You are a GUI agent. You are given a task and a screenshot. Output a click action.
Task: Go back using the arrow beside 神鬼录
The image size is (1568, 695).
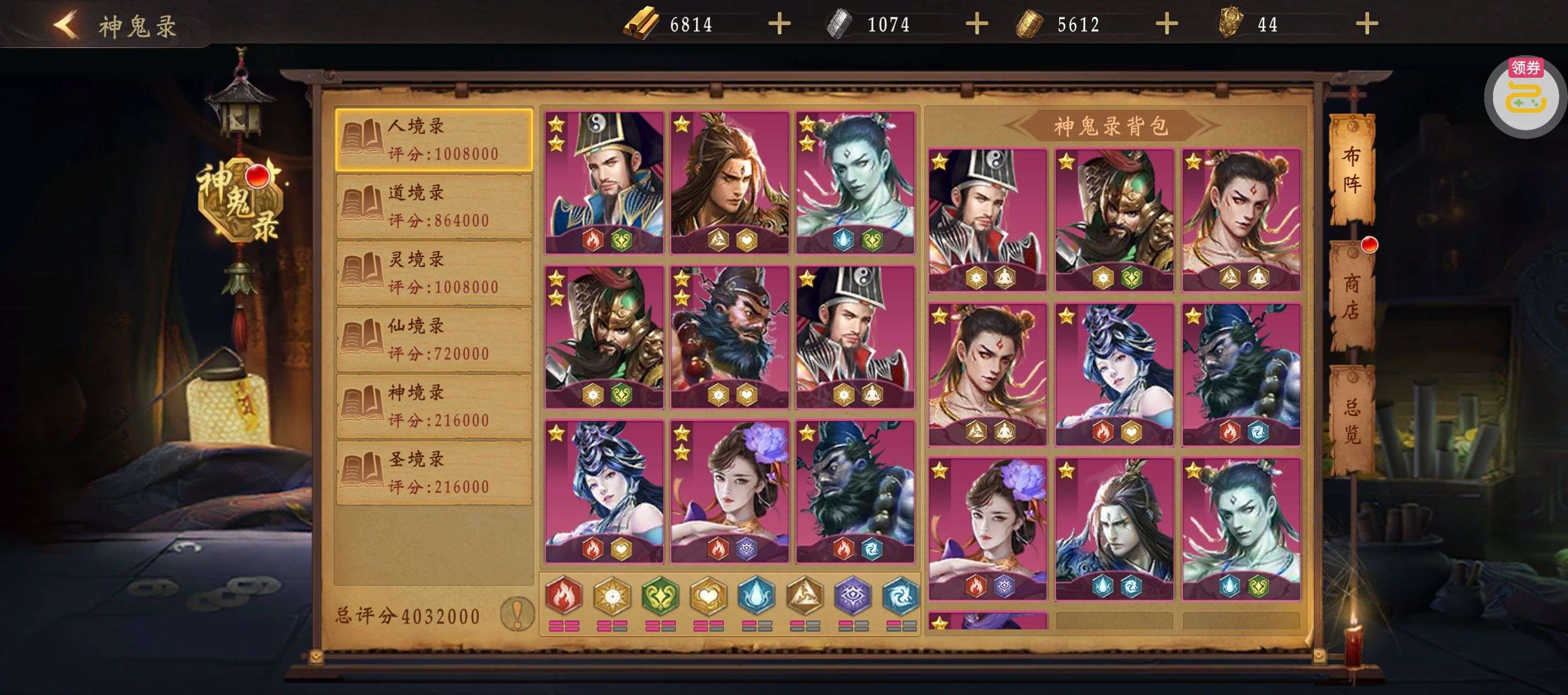[x=66, y=25]
